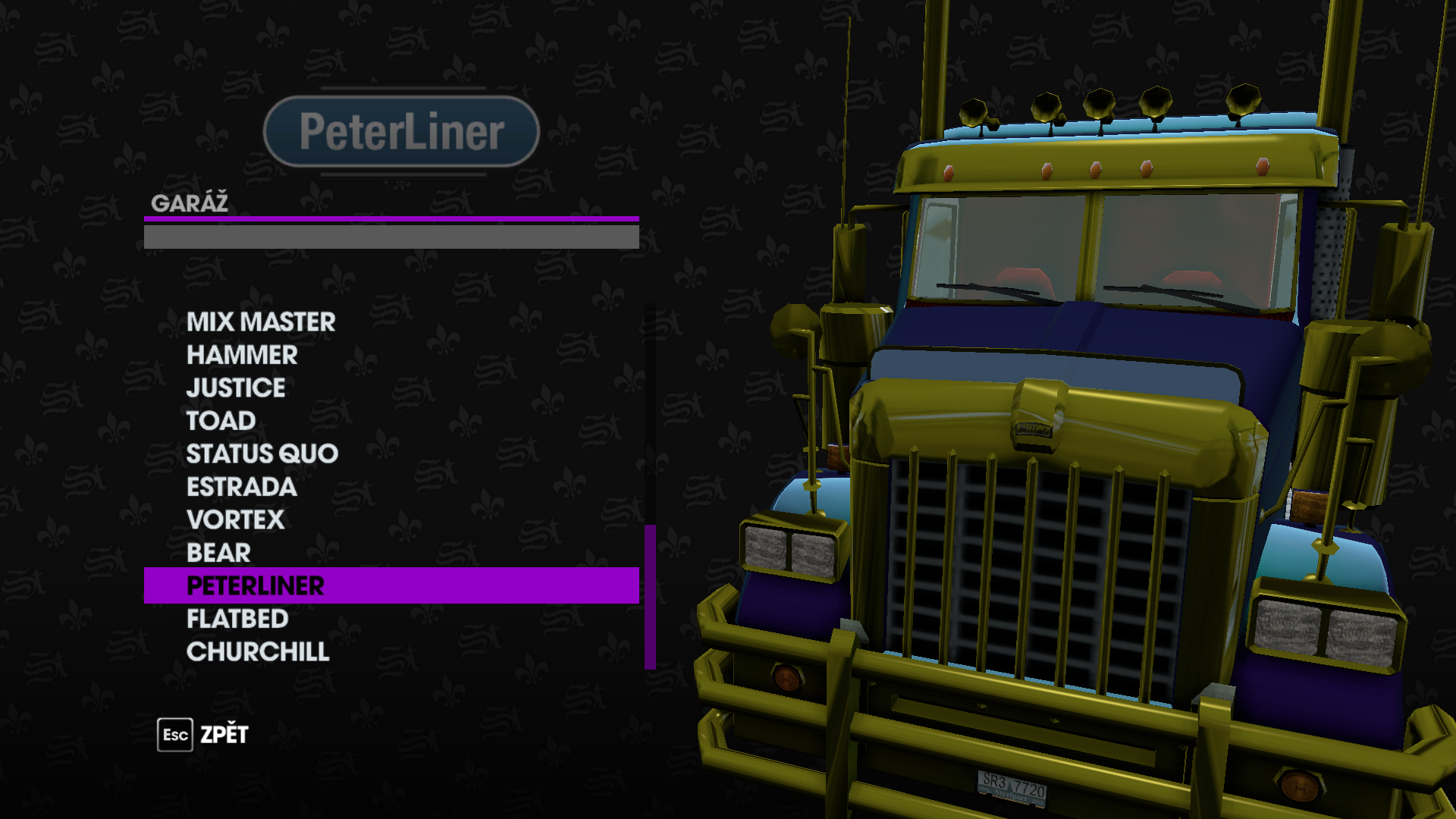This screenshot has width=1456, height=819.
Task: Go back with the Zpět button
Action: click(x=203, y=735)
